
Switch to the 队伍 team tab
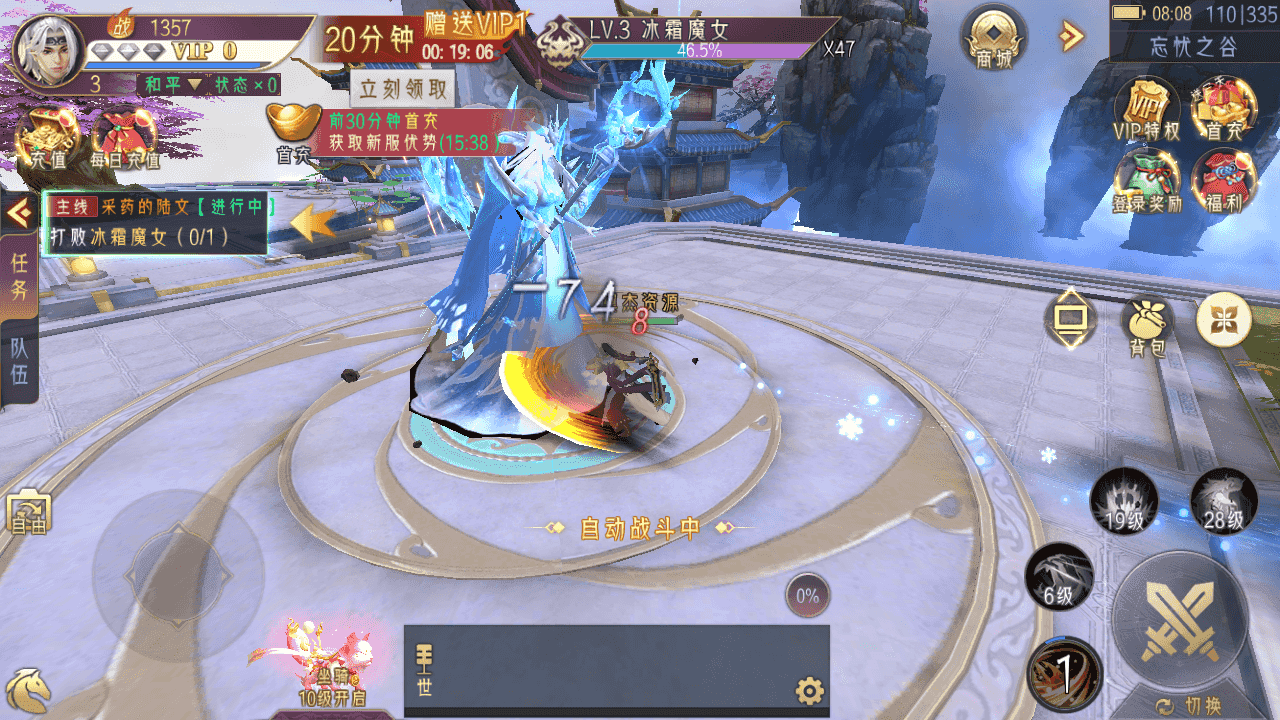point(19,362)
